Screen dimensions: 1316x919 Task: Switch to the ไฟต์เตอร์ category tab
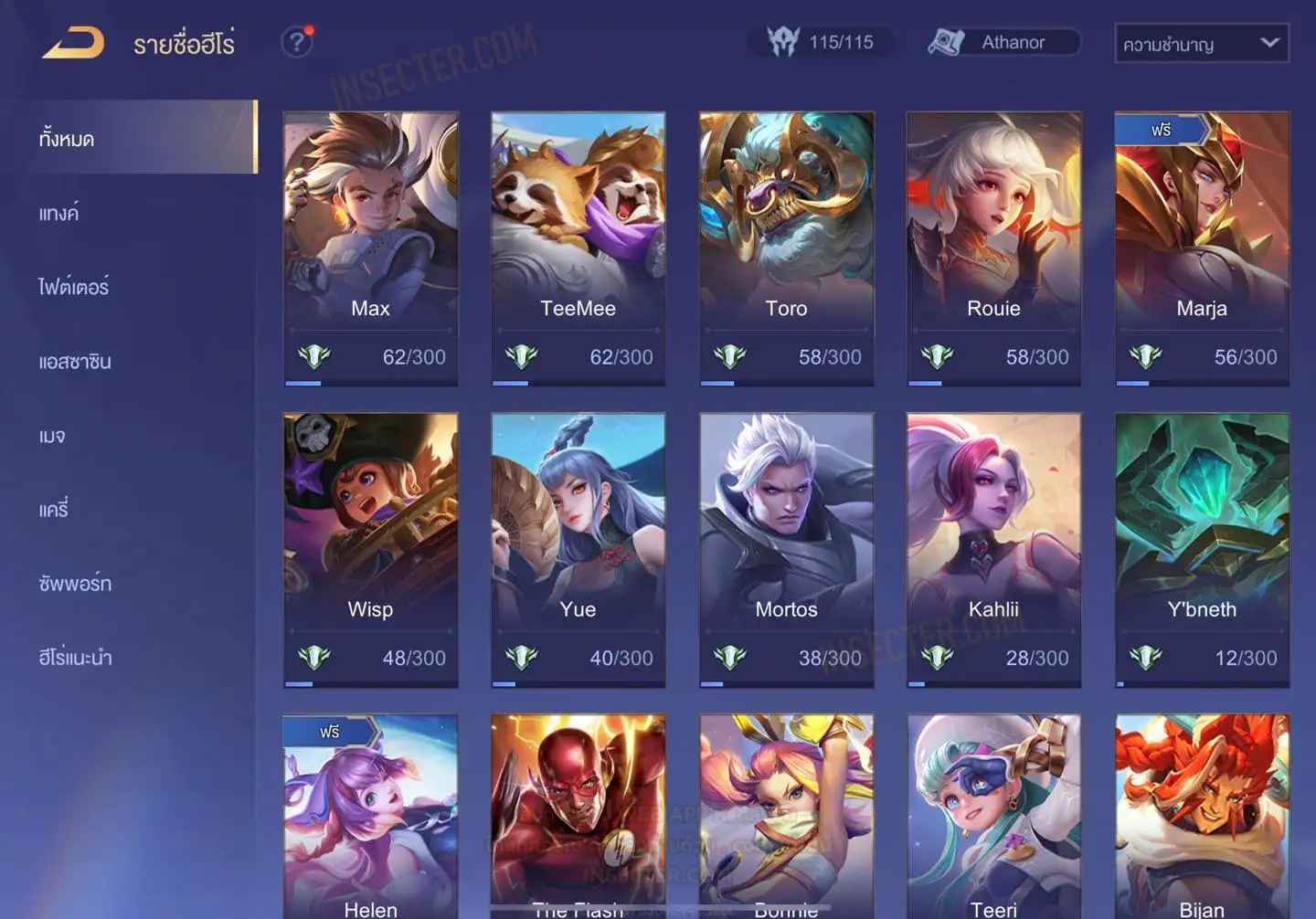[x=74, y=288]
